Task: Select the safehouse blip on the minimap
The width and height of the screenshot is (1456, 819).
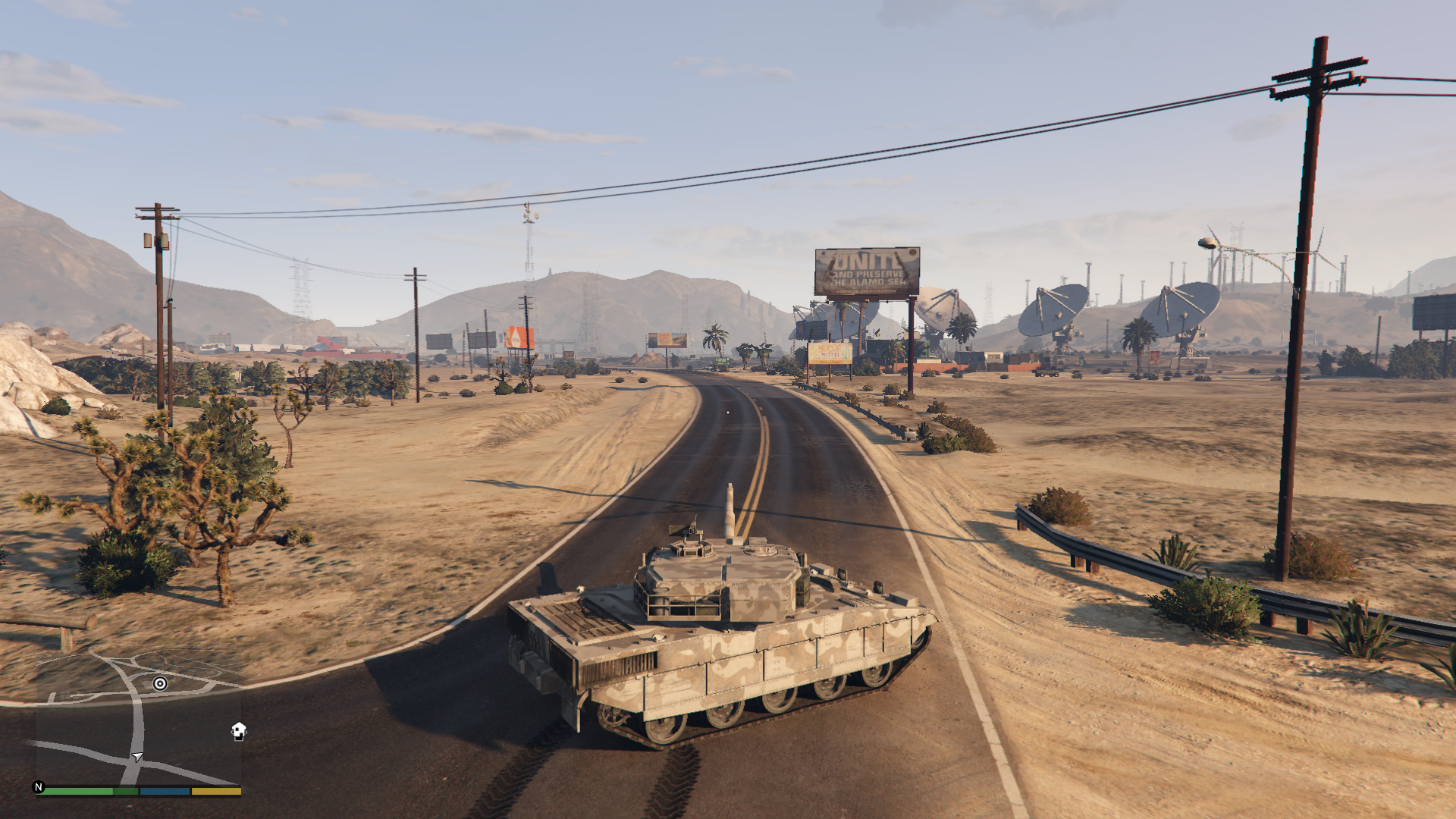Action: point(239,731)
